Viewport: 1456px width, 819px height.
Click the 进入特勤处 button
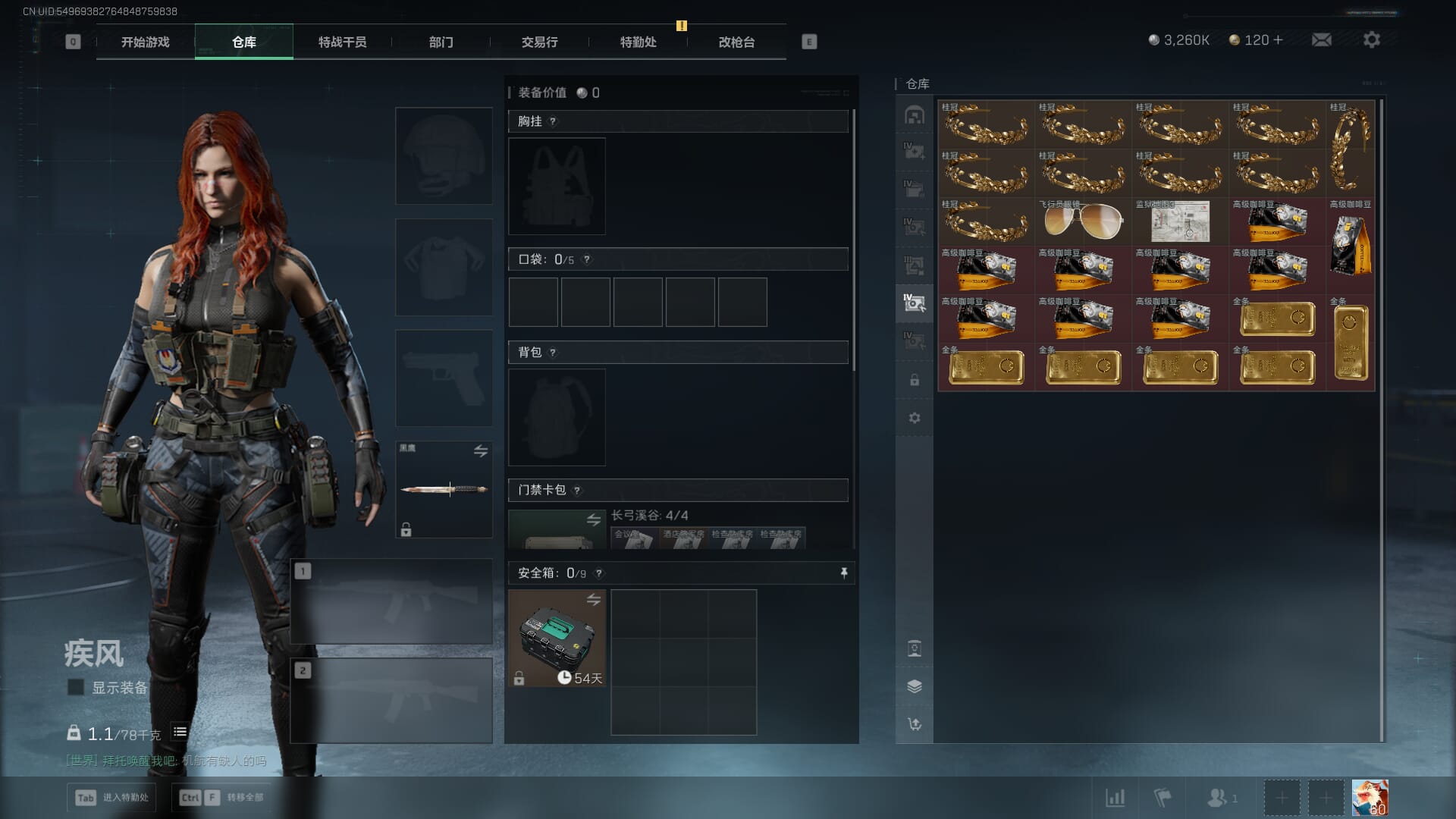pyautogui.click(x=111, y=797)
